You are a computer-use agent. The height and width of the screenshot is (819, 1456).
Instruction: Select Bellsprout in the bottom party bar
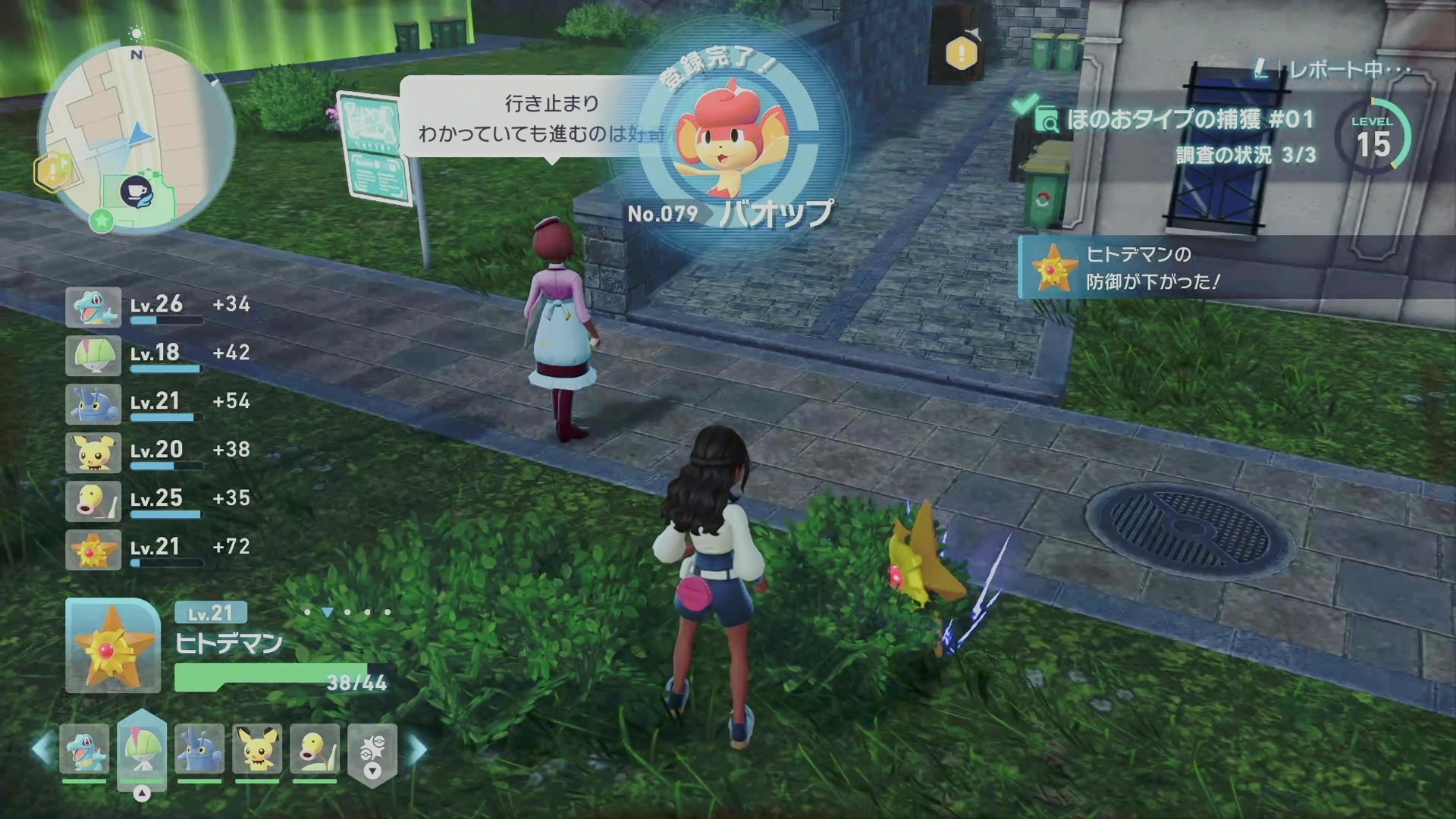point(315,749)
